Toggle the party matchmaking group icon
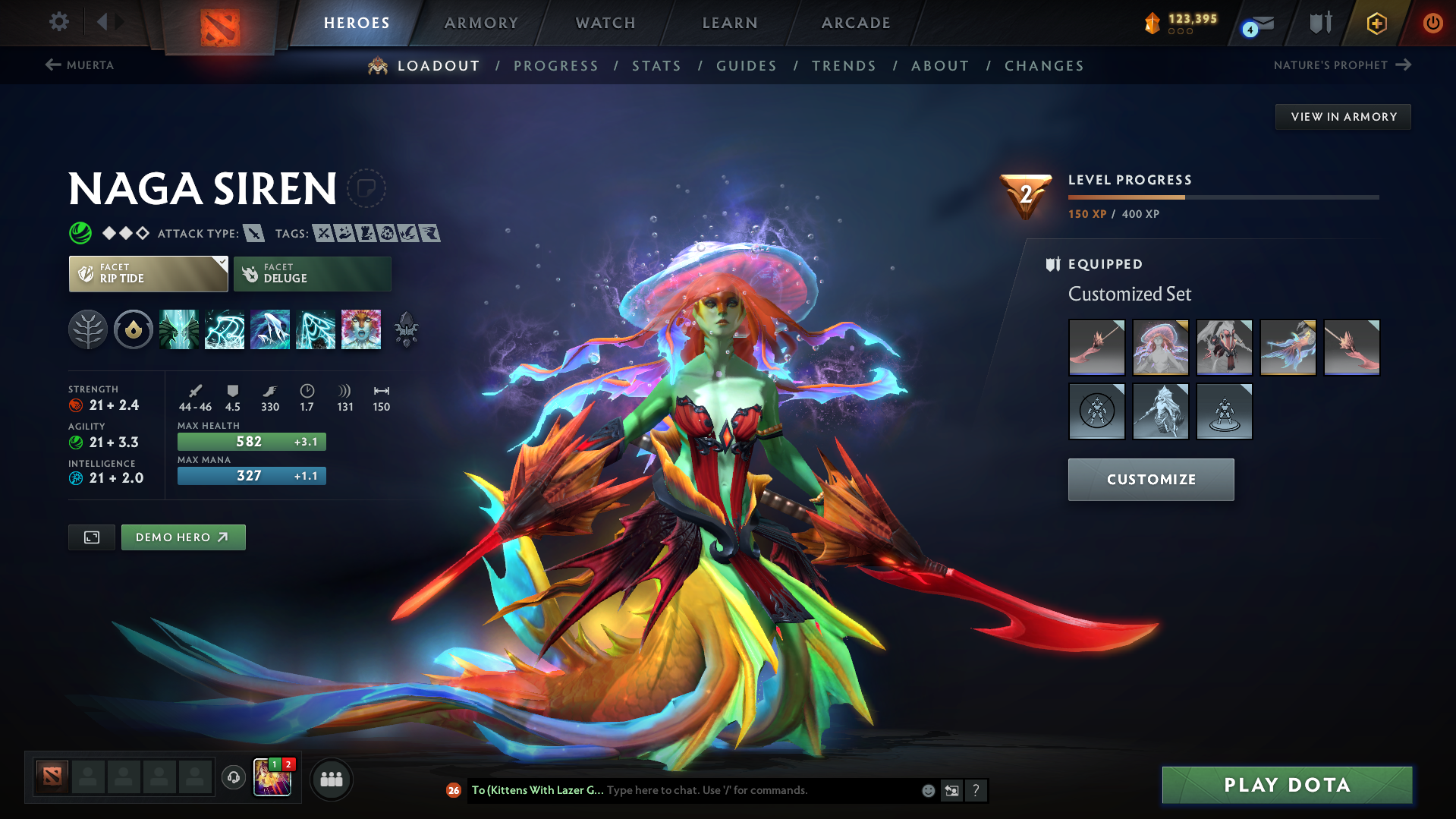1456x819 pixels. [x=332, y=779]
